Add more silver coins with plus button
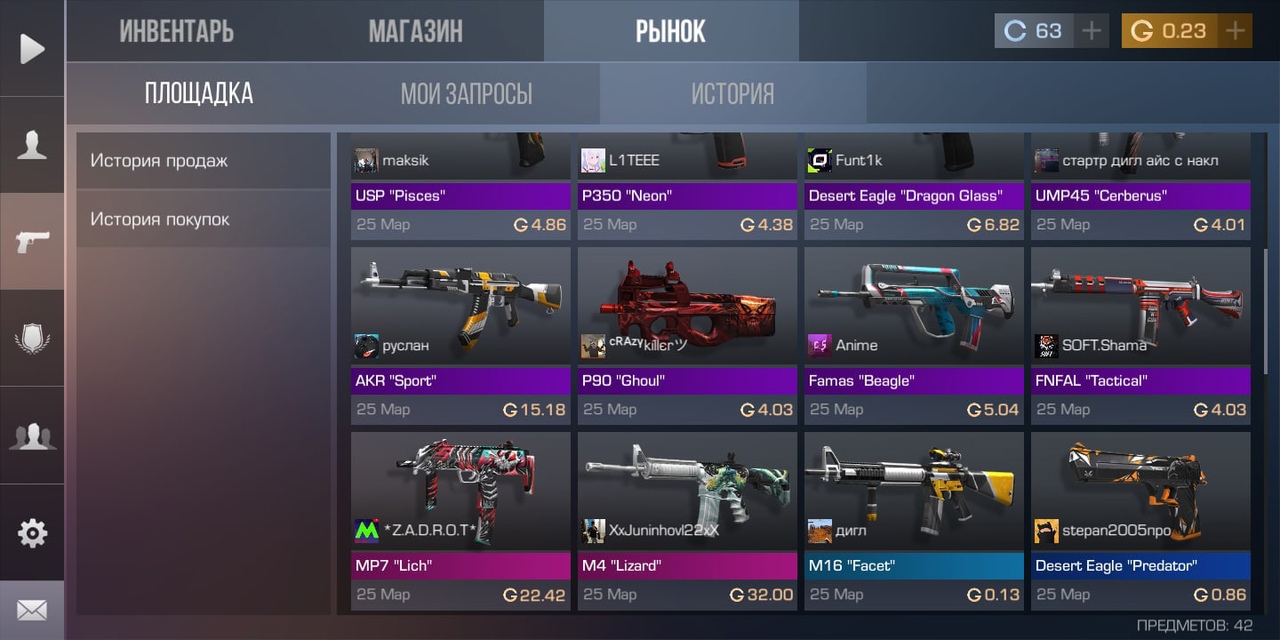1280x640 pixels. click(1091, 31)
